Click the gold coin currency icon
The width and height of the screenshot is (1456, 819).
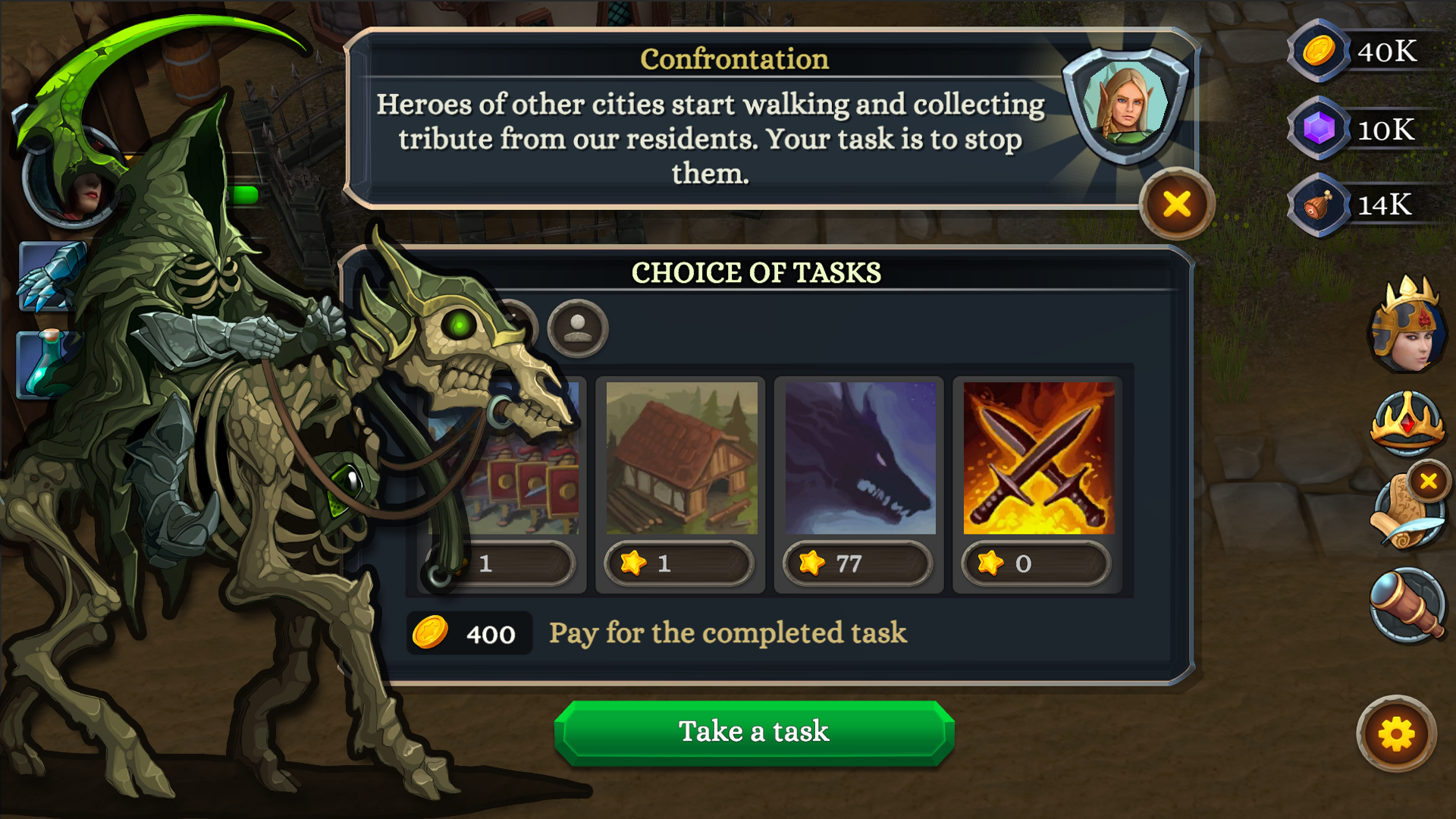click(x=1317, y=53)
